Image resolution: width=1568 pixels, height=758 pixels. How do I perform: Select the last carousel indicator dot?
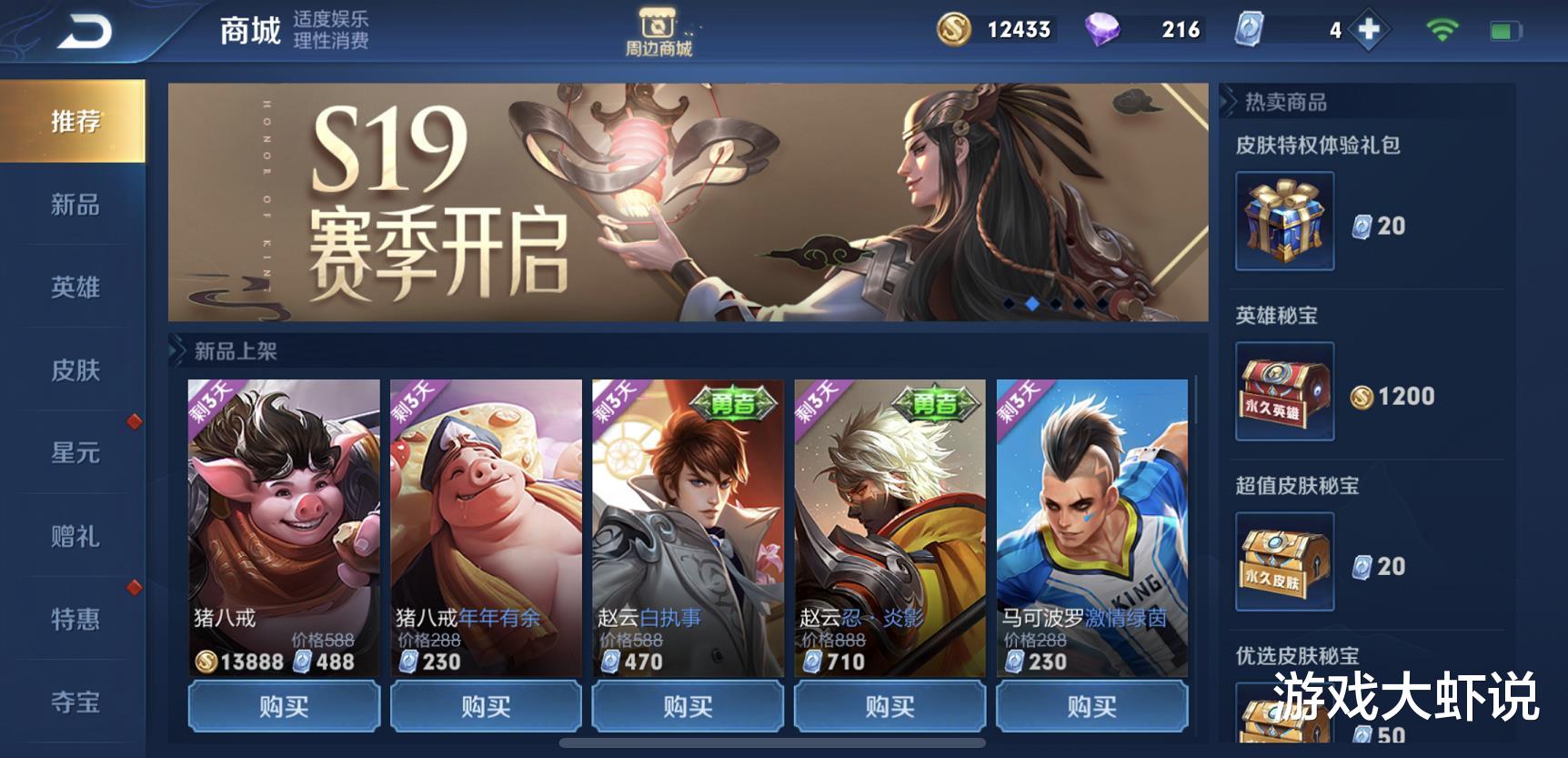click(1102, 303)
